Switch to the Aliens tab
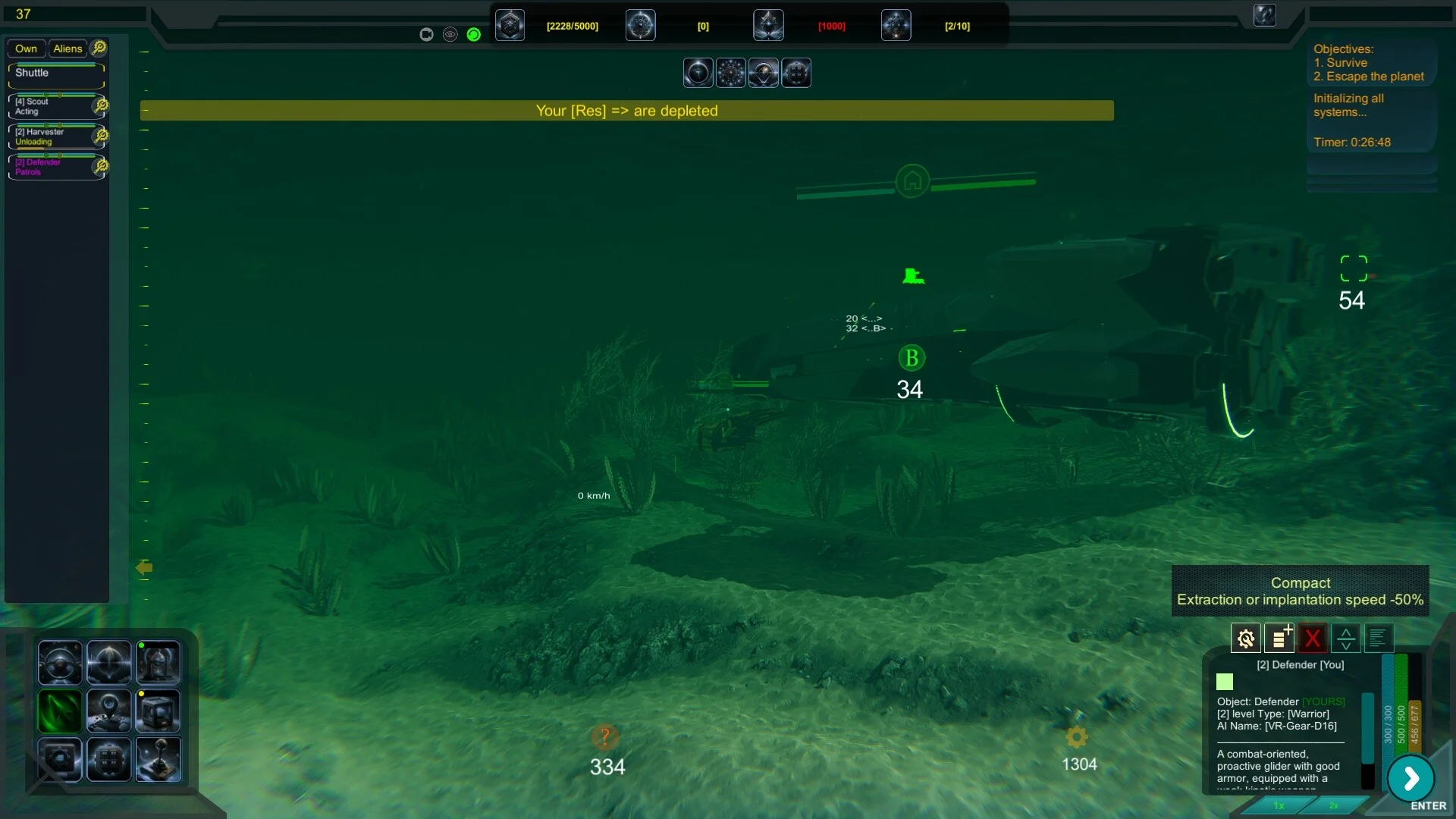Screen dimensions: 1456x819 pos(67,49)
